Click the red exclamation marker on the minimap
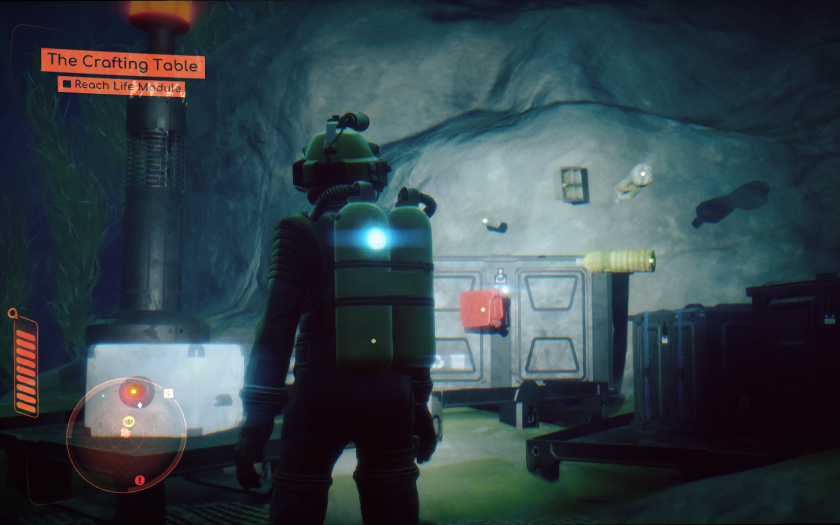 tap(139, 480)
